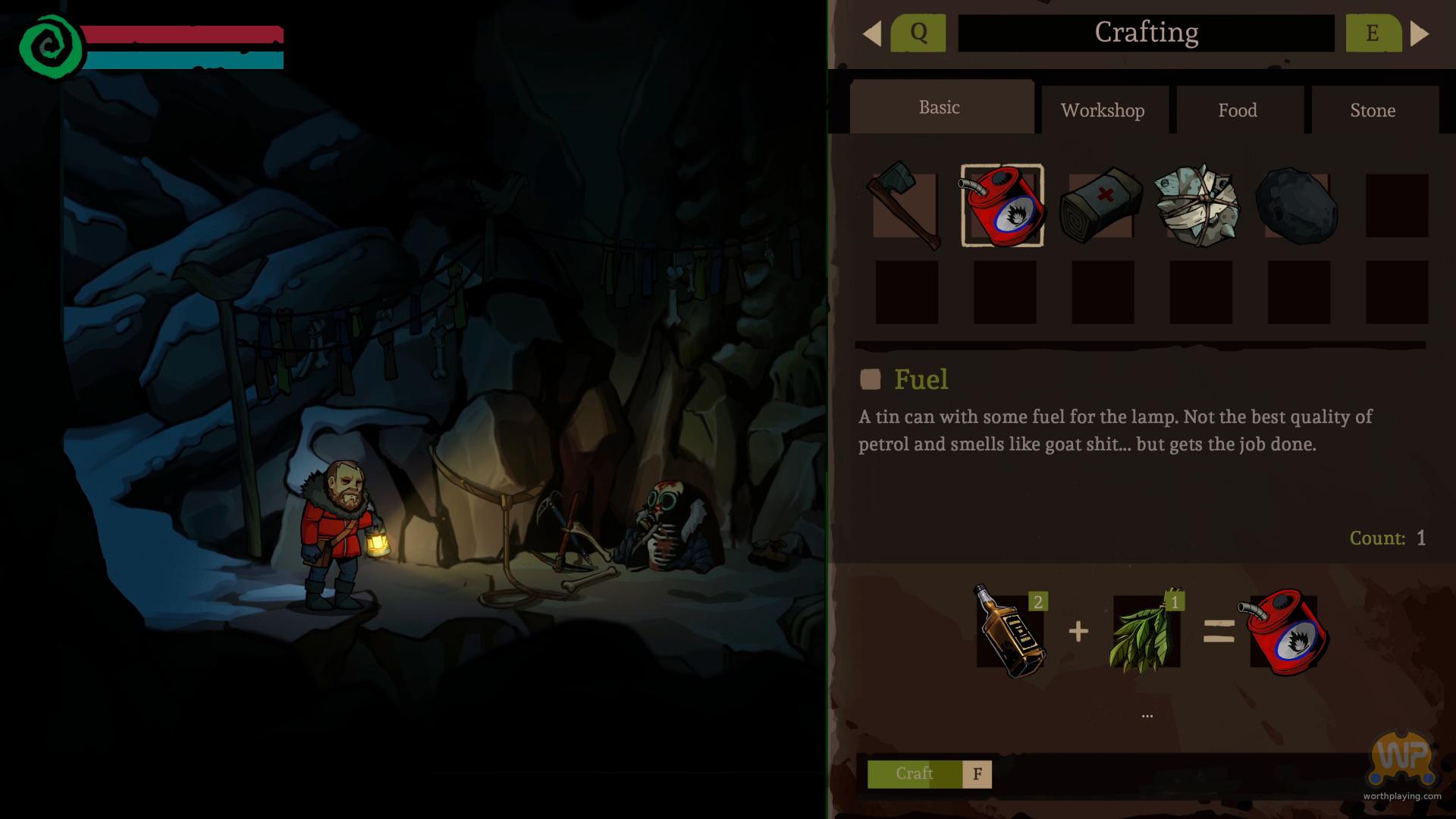
Task: Choose the black coal lump recipe
Action: click(x=1297, y=206)
